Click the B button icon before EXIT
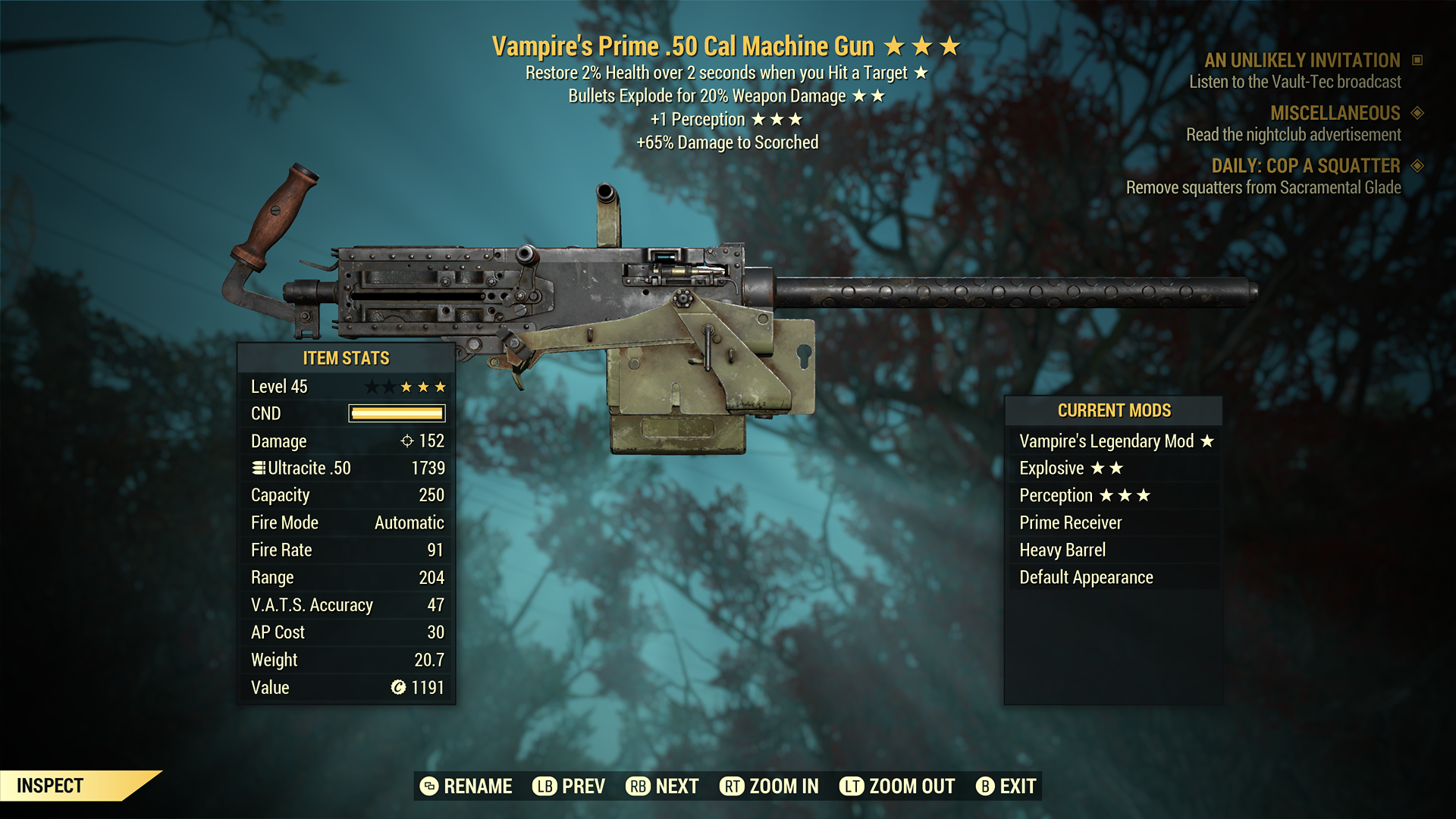Image resolution: width=1456 pixels, height=819 pixels. coord(985,786)
